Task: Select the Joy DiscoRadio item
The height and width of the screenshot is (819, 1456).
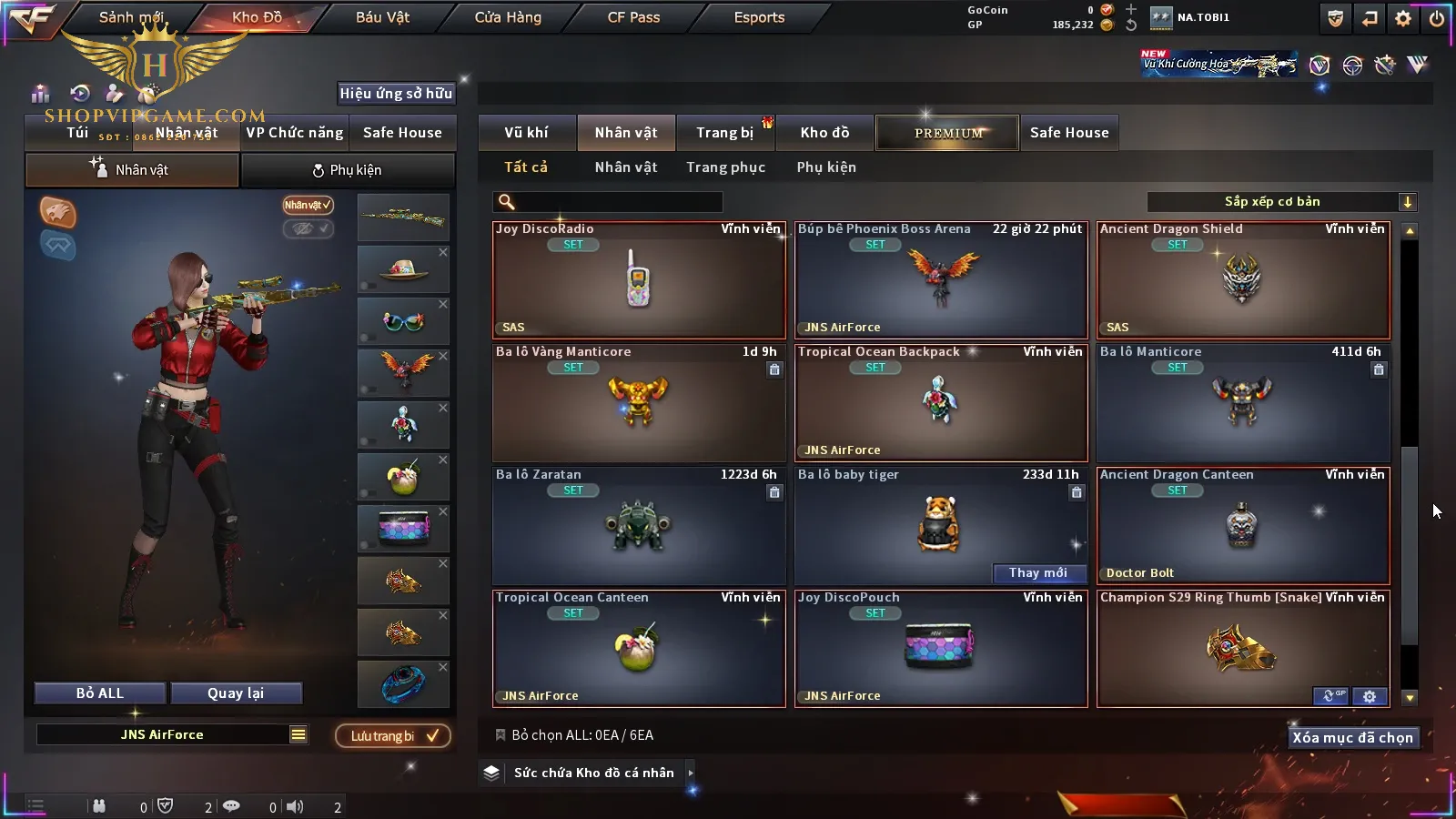Action: (x=639, y=280)
